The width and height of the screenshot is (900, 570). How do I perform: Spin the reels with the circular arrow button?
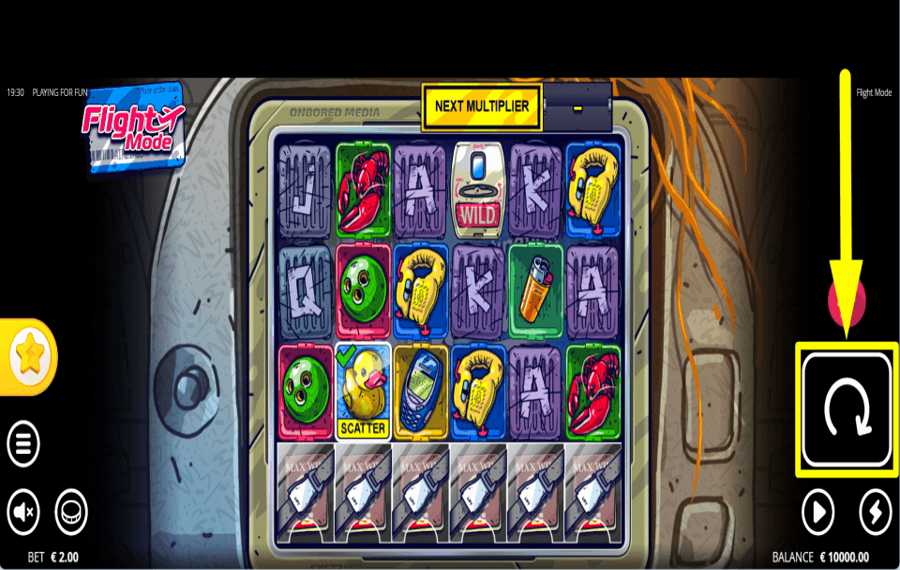[x=846, y=410]
